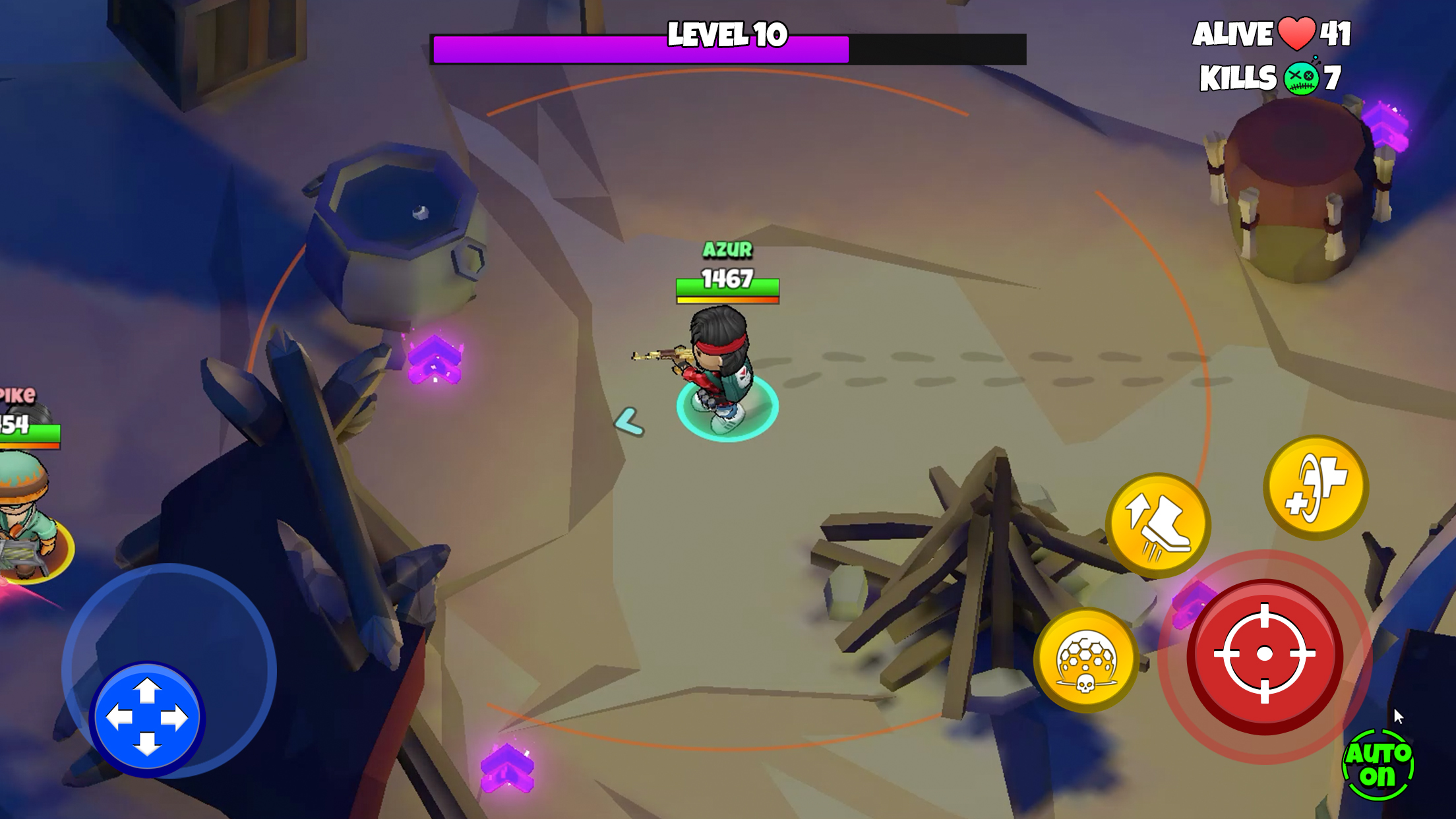
Task: Click the blue movement joystick knob
Action: 147,717
